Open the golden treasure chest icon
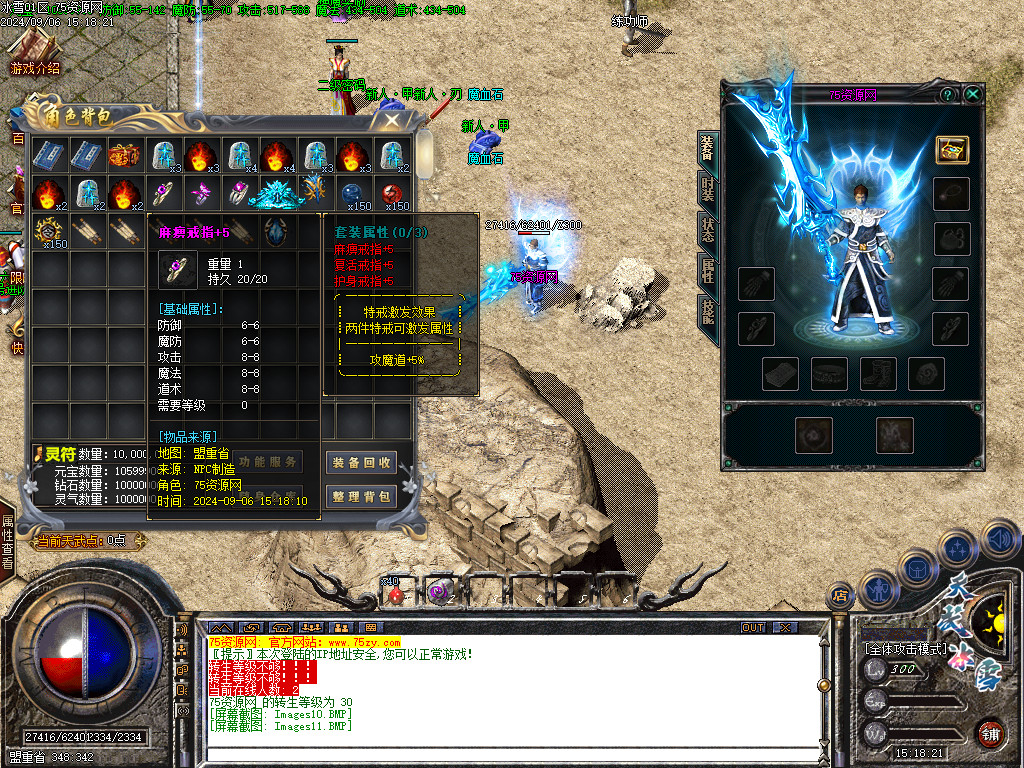Screen dimensions: 1024x768 pos(951,148)
